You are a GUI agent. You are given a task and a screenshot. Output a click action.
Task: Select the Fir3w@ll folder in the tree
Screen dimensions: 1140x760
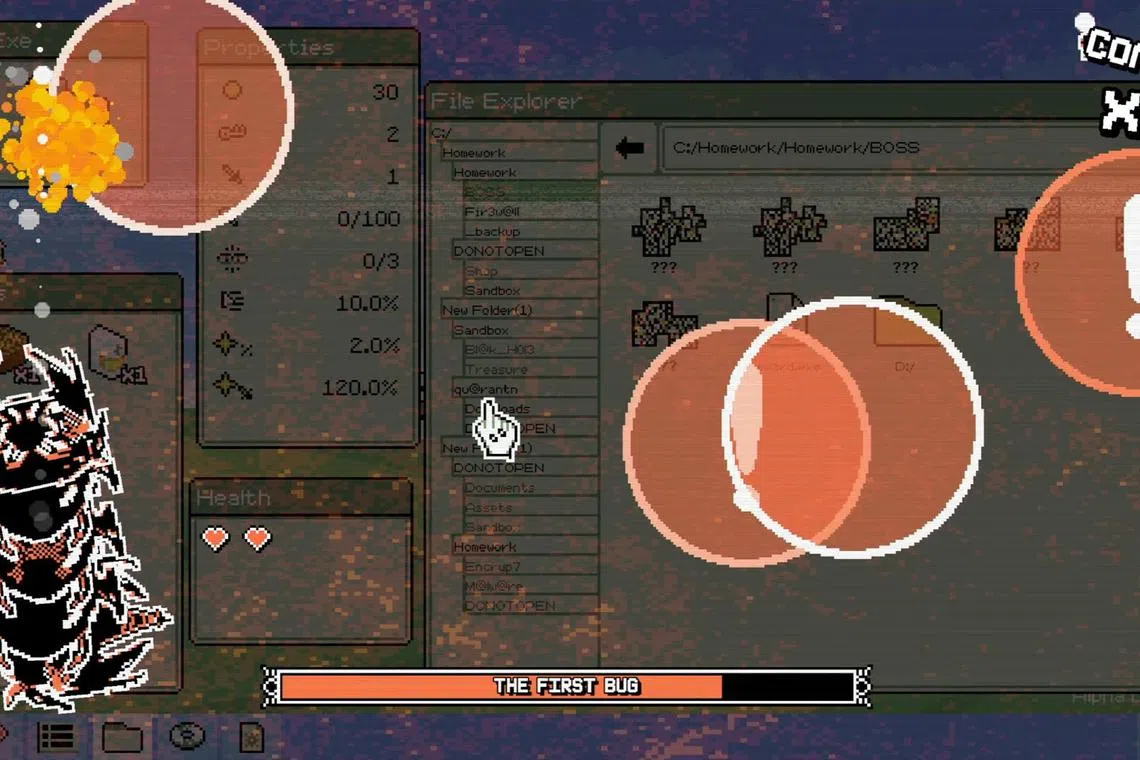492,212
